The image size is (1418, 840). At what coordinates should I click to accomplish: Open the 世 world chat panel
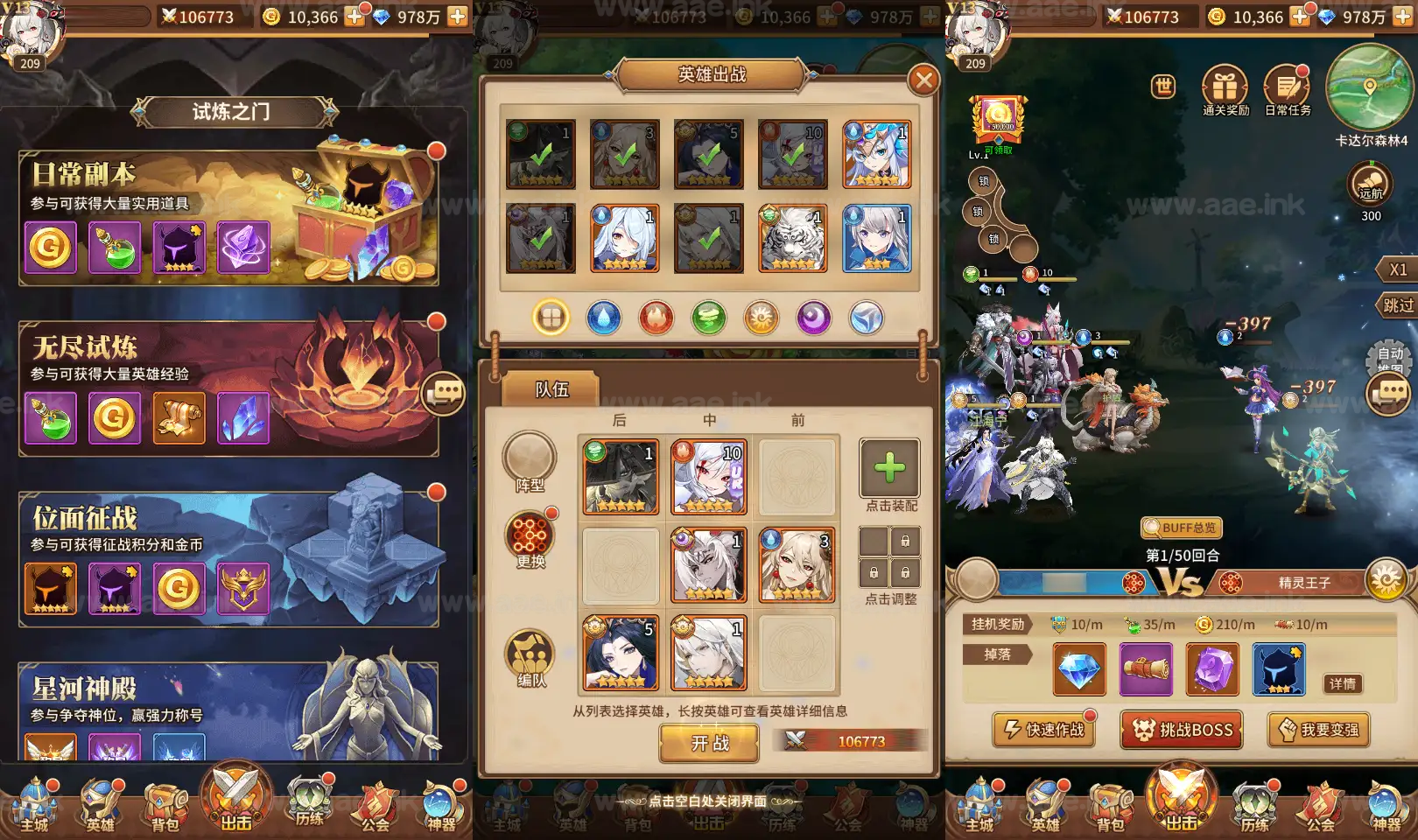click(1162, 87)
